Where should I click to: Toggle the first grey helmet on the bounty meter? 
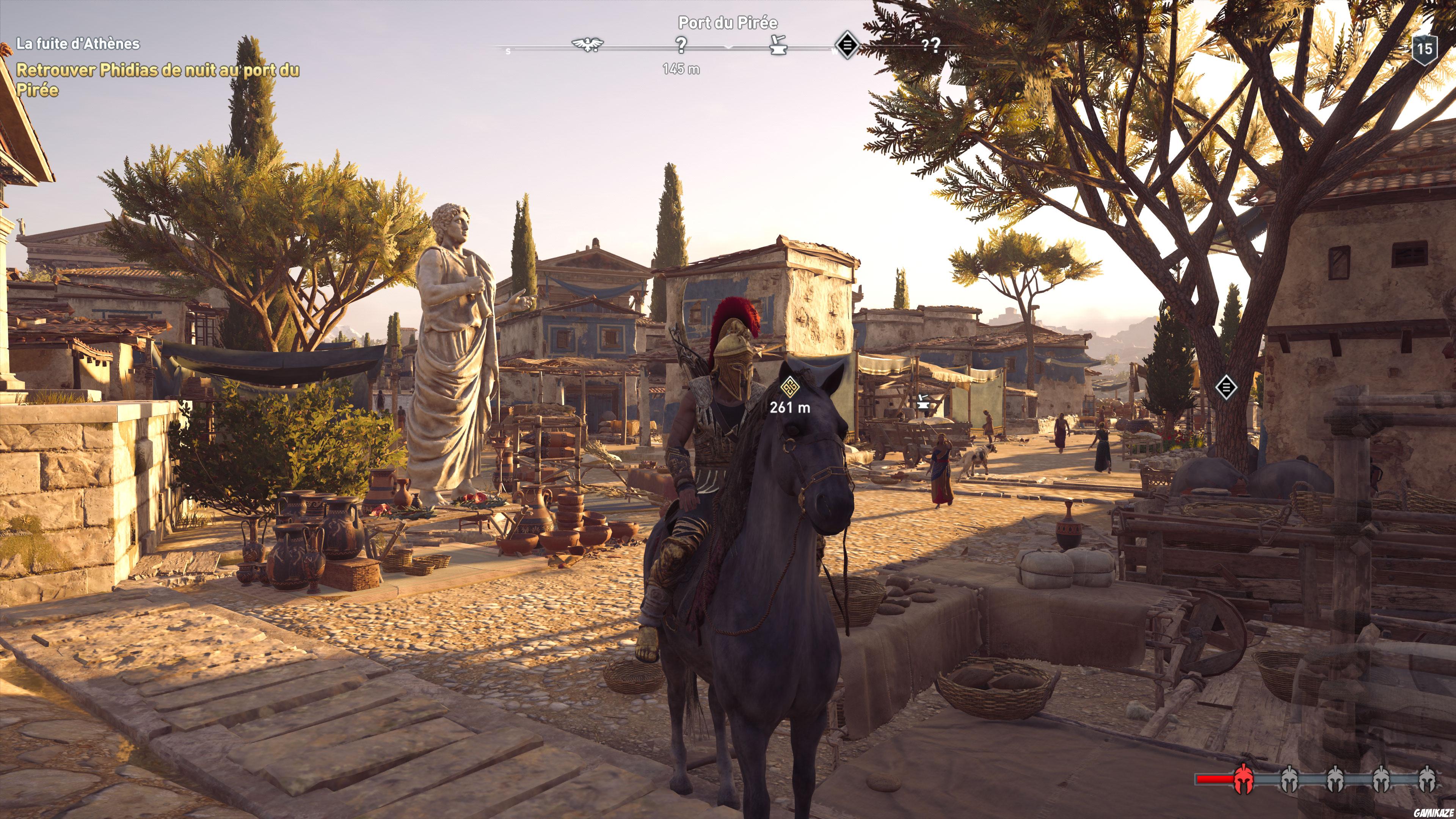point(1289,781)
